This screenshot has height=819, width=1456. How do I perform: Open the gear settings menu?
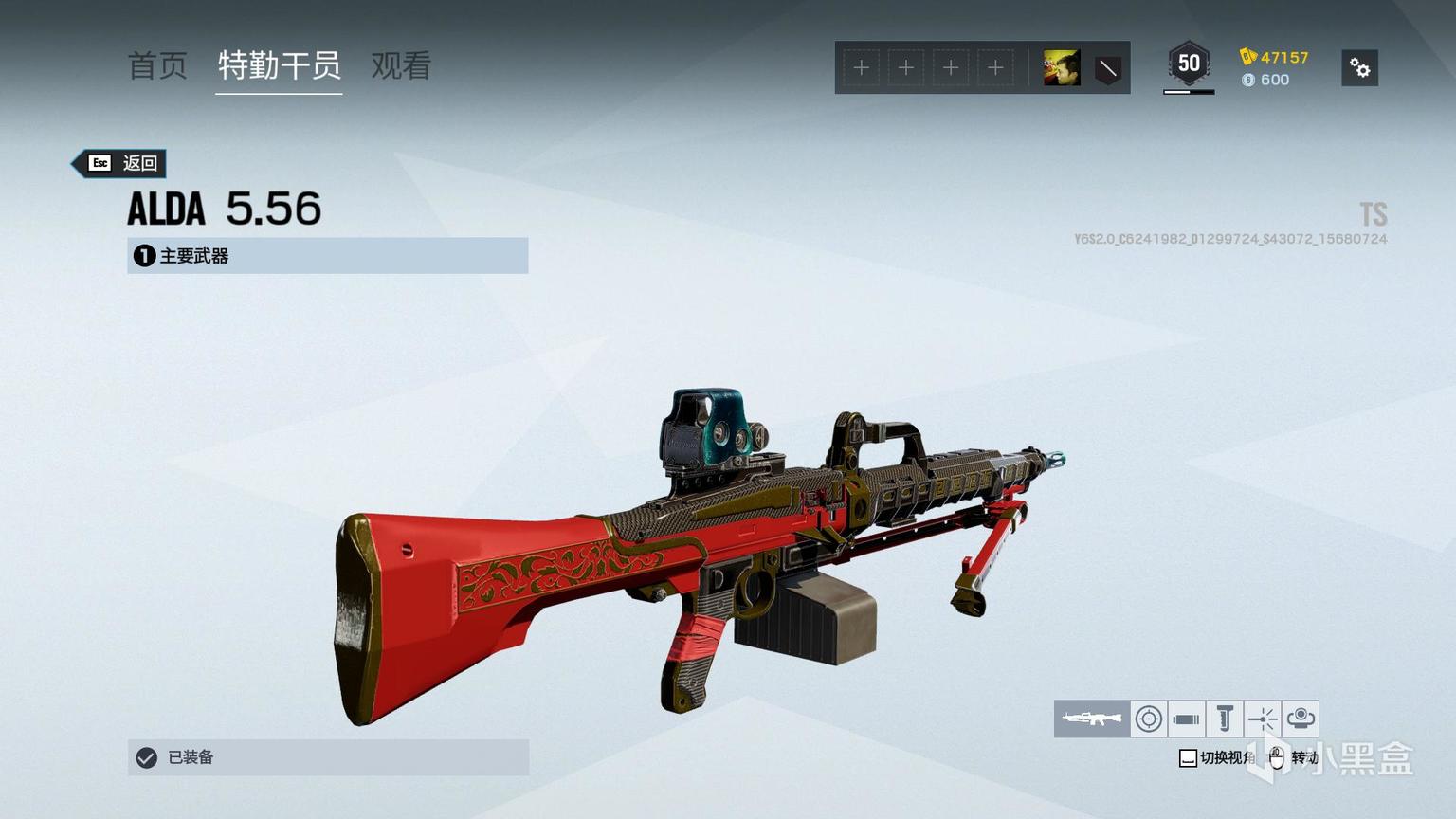(x=1359, y=68)
